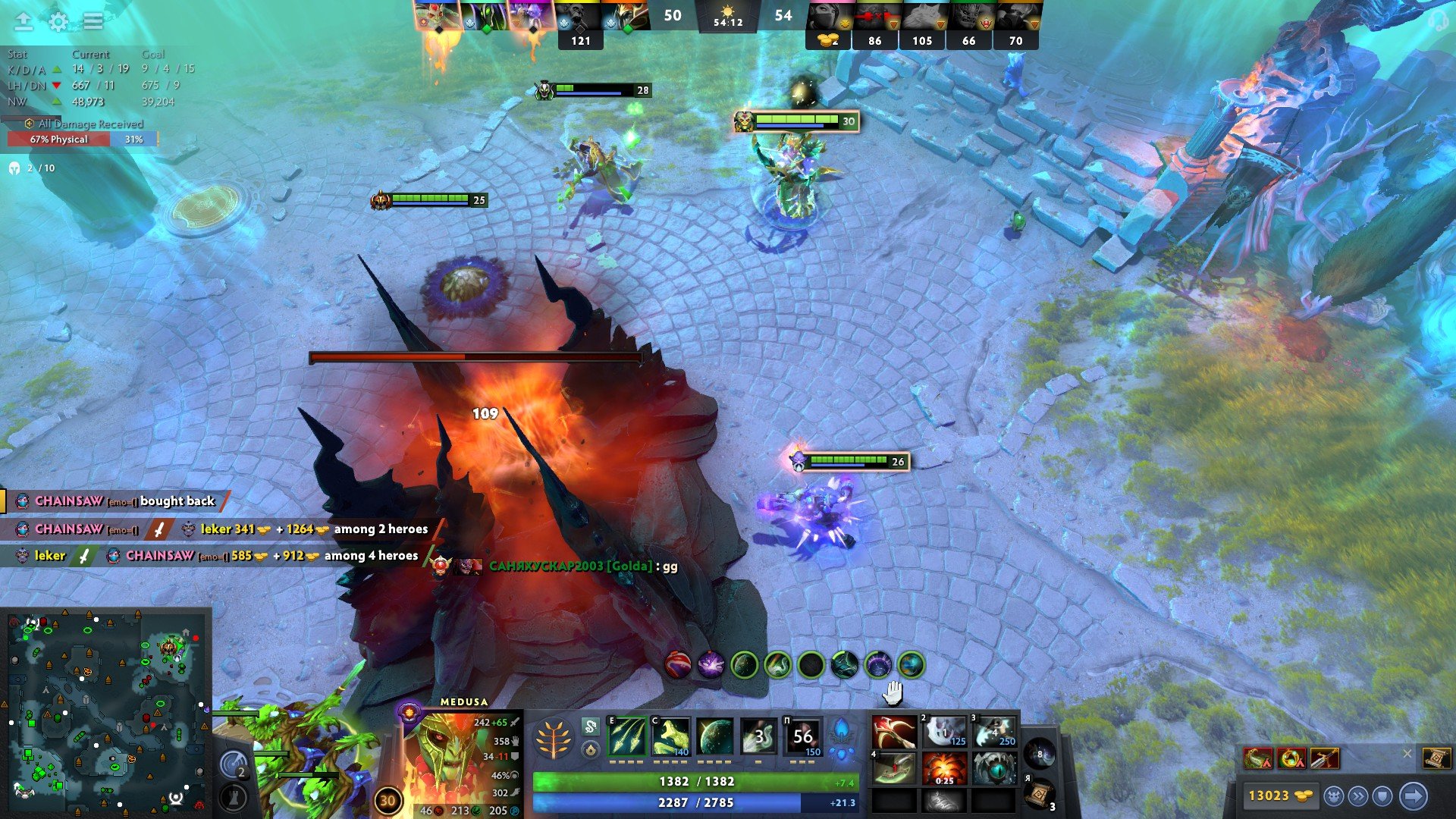
Task: Use the Satanic item in inventory
Action: click(x=894, y=733)
